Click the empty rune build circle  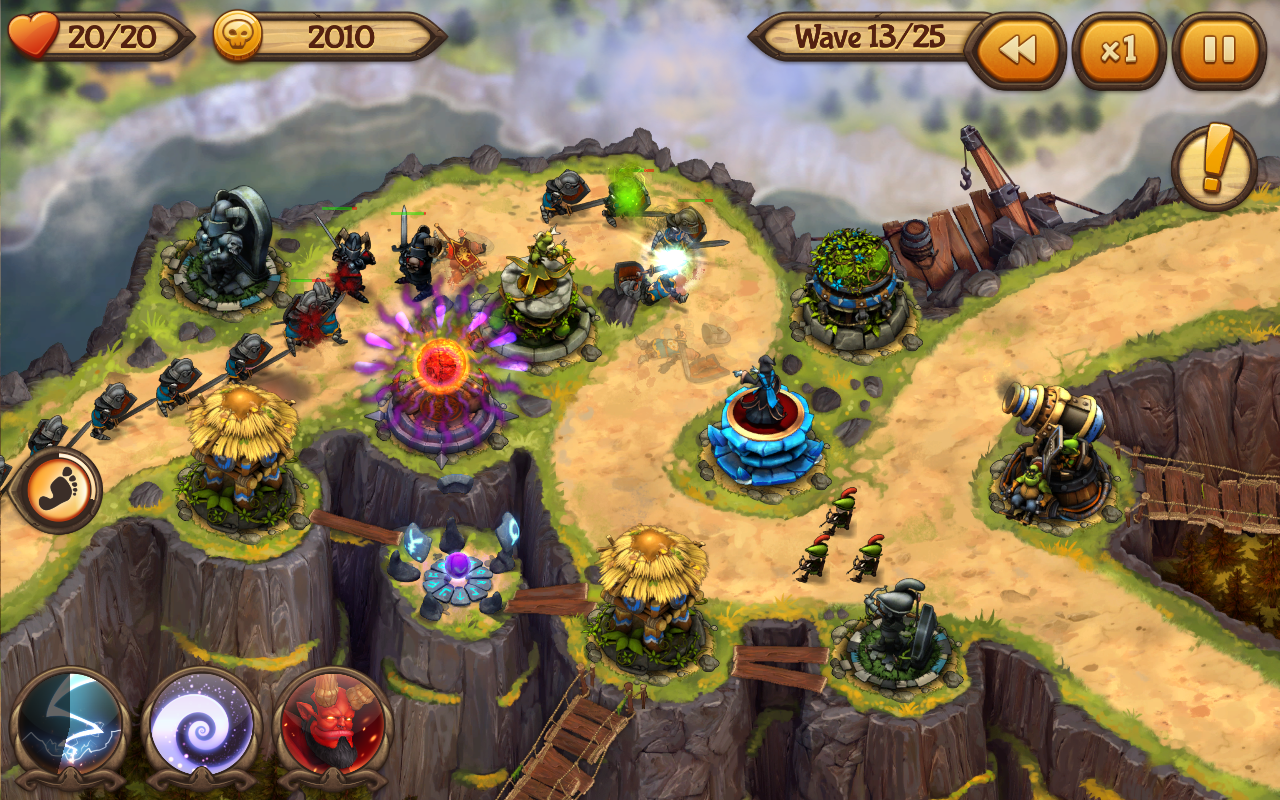(460, 570)
